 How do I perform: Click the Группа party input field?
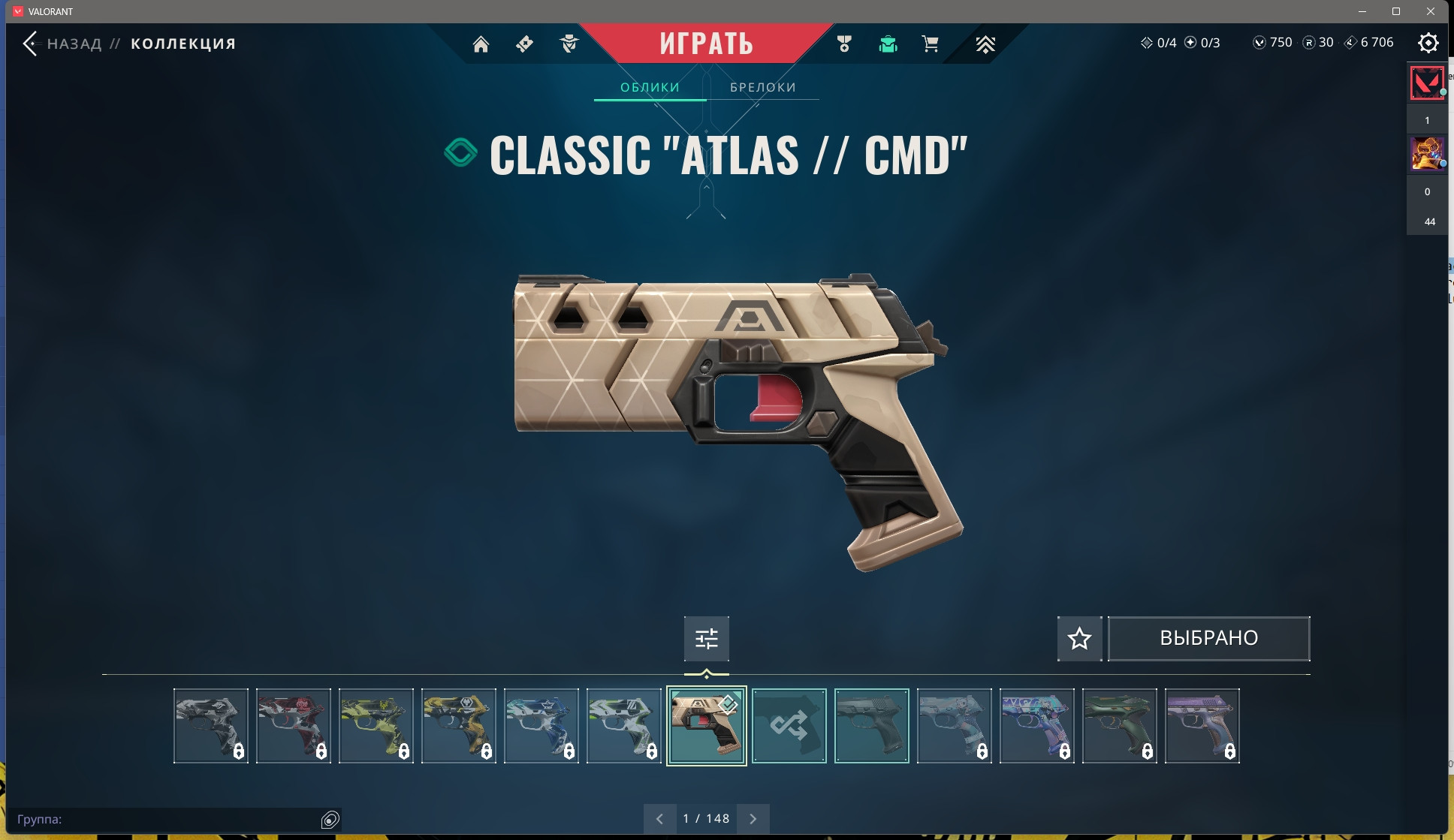tap(165, 820)
